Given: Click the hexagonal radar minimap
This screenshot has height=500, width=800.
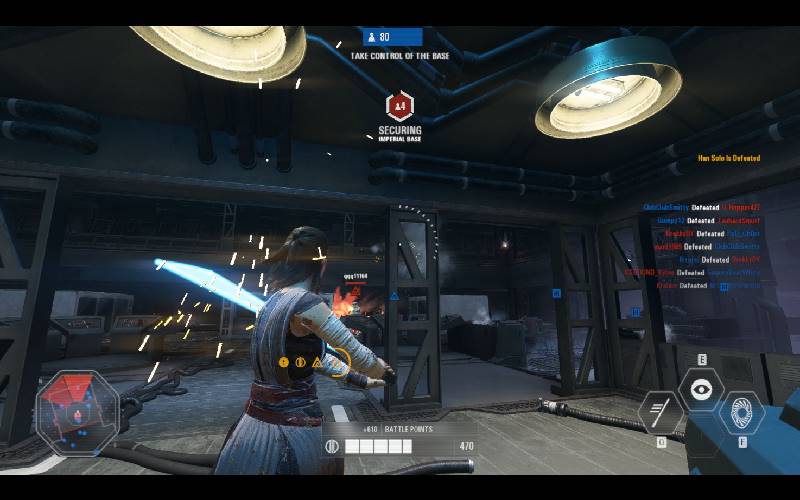Looking at the screenshot, I should pos(77,410).
